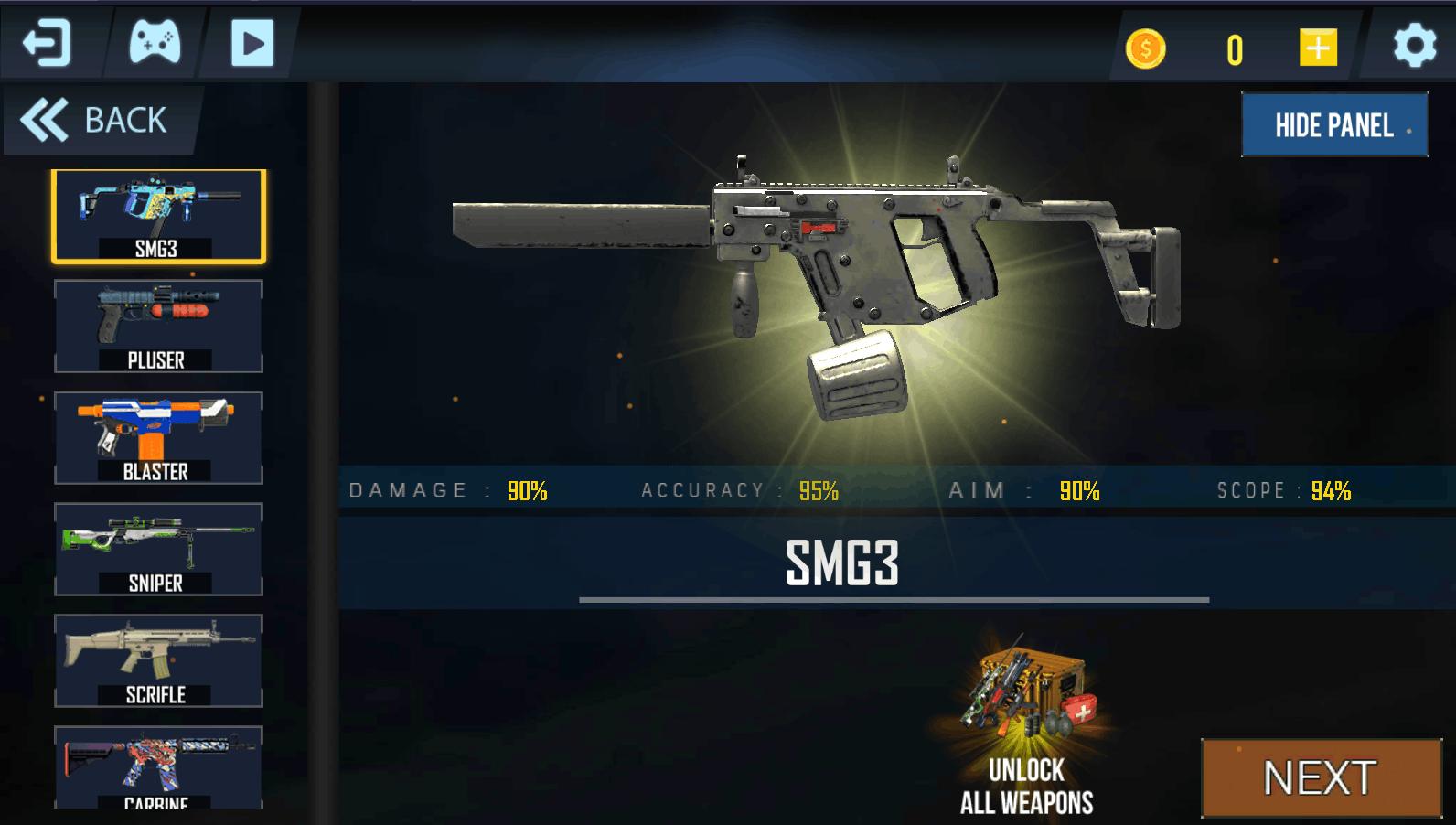Viewport: 1456px width, 825px height.
Task: Add coins with the yellow plus button
Action: [1317, 48]
